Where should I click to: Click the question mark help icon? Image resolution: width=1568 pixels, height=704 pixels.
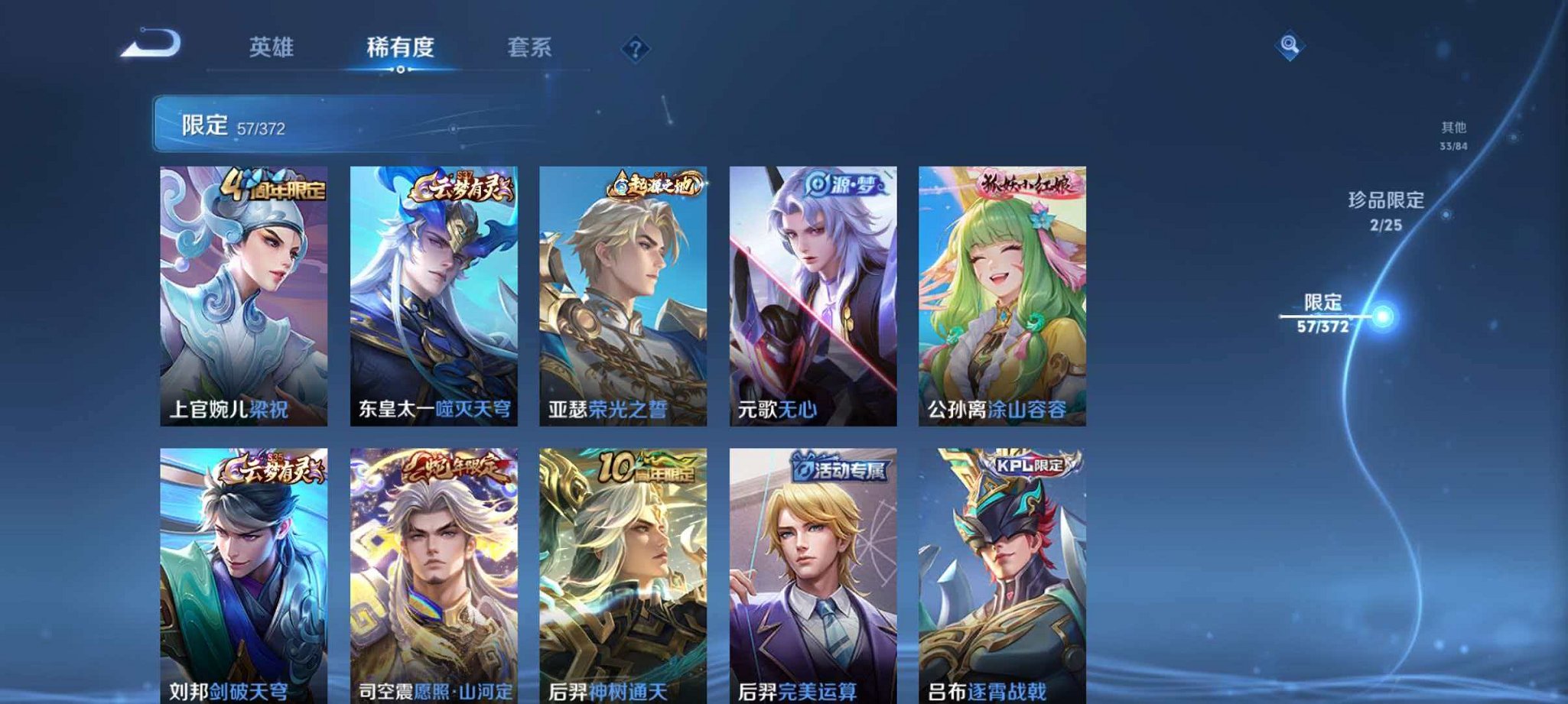pyautogui.click(x=635, y=49)
